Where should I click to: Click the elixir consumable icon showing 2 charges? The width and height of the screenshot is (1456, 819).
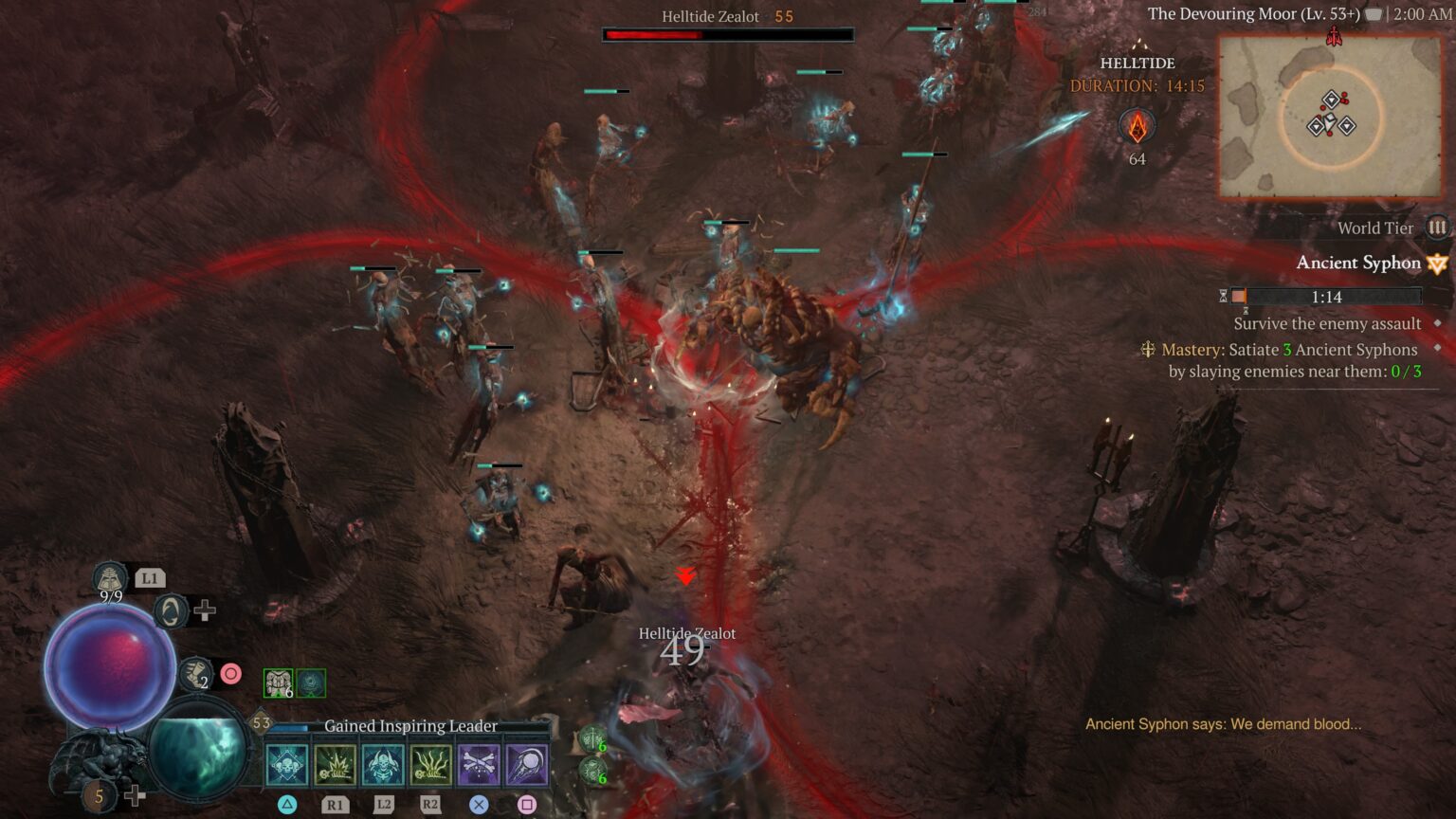tap(195, 673)
